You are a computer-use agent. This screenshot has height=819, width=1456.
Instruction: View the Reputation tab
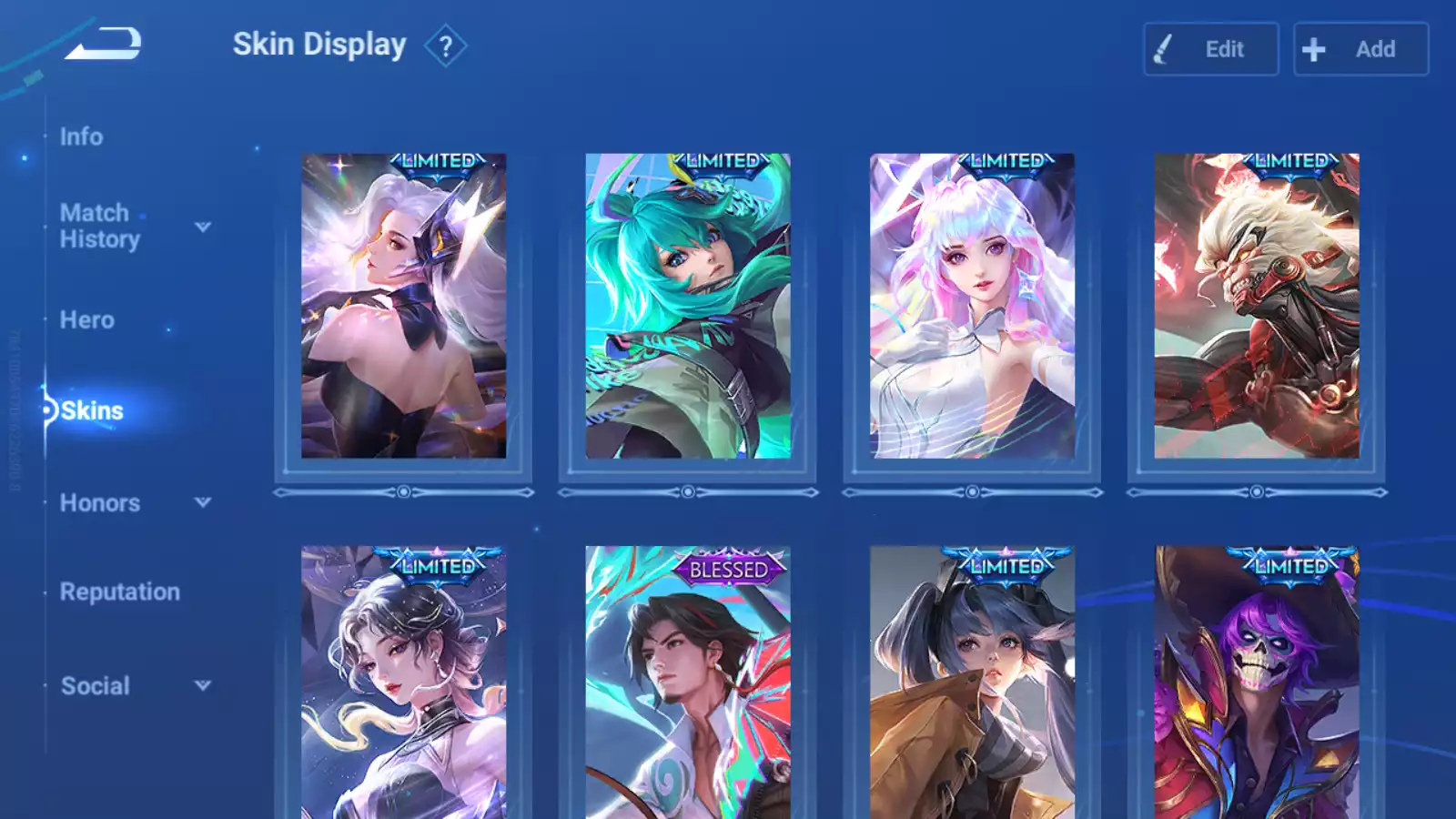[x=120, y=591]
